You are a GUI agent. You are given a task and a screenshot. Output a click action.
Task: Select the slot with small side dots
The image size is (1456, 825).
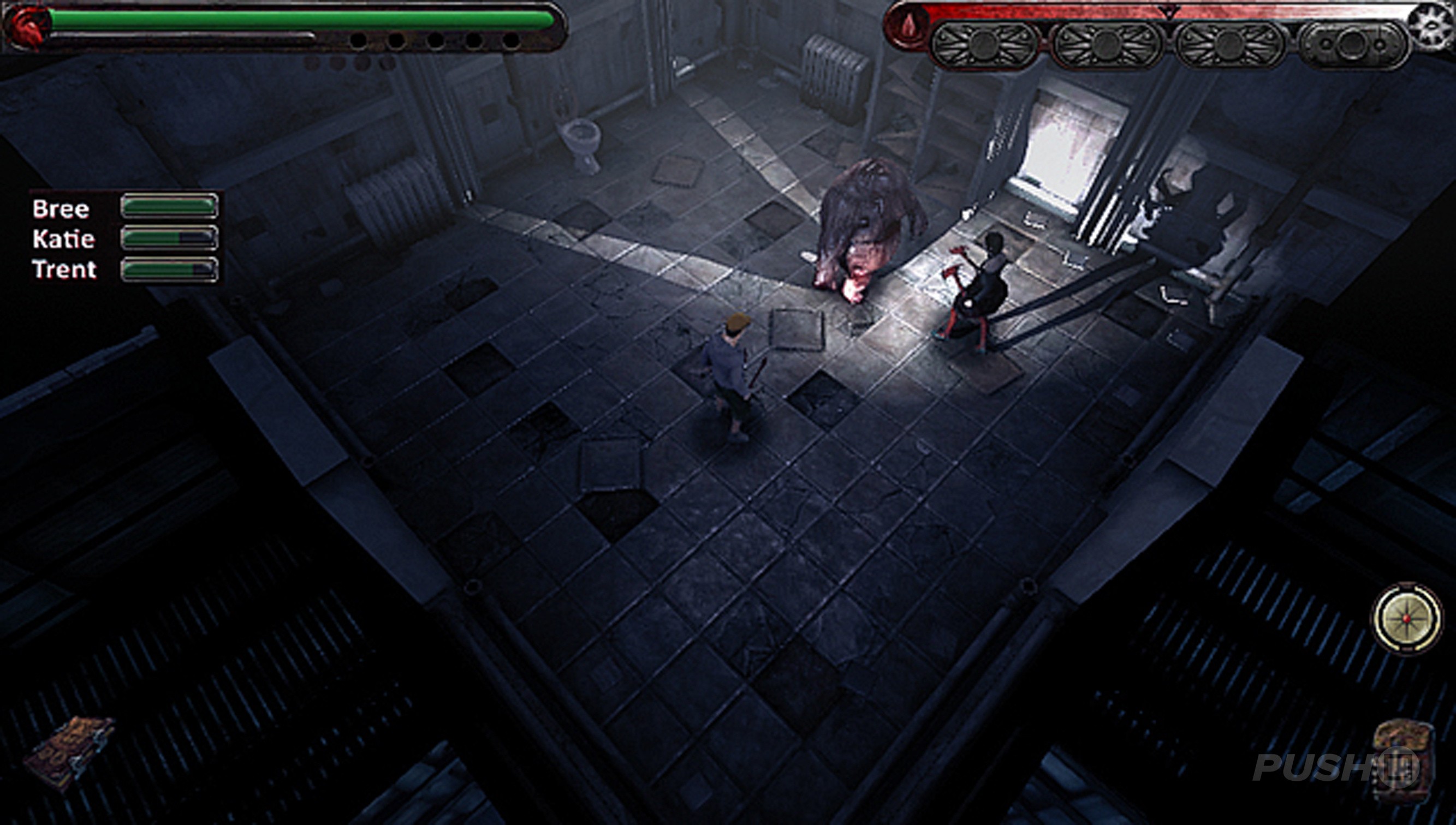[x=1352, y=45]
